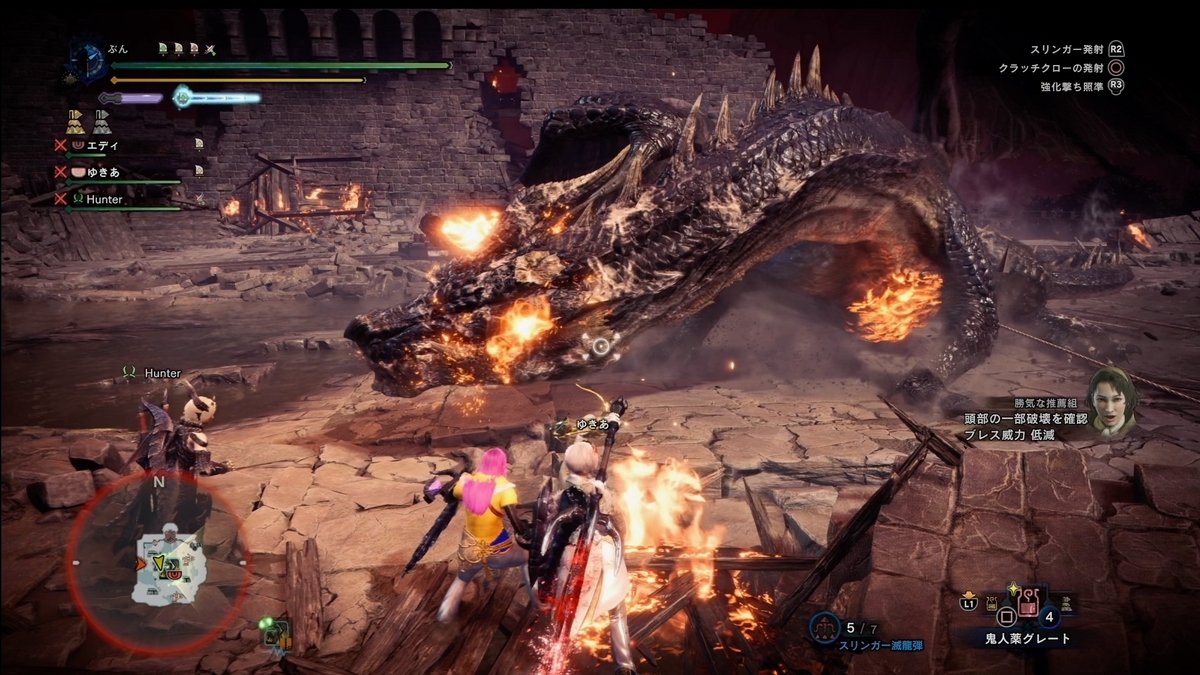
Task: Click the crossed-swords buff icon by ぶん
Action: click(x=210, y=48)
